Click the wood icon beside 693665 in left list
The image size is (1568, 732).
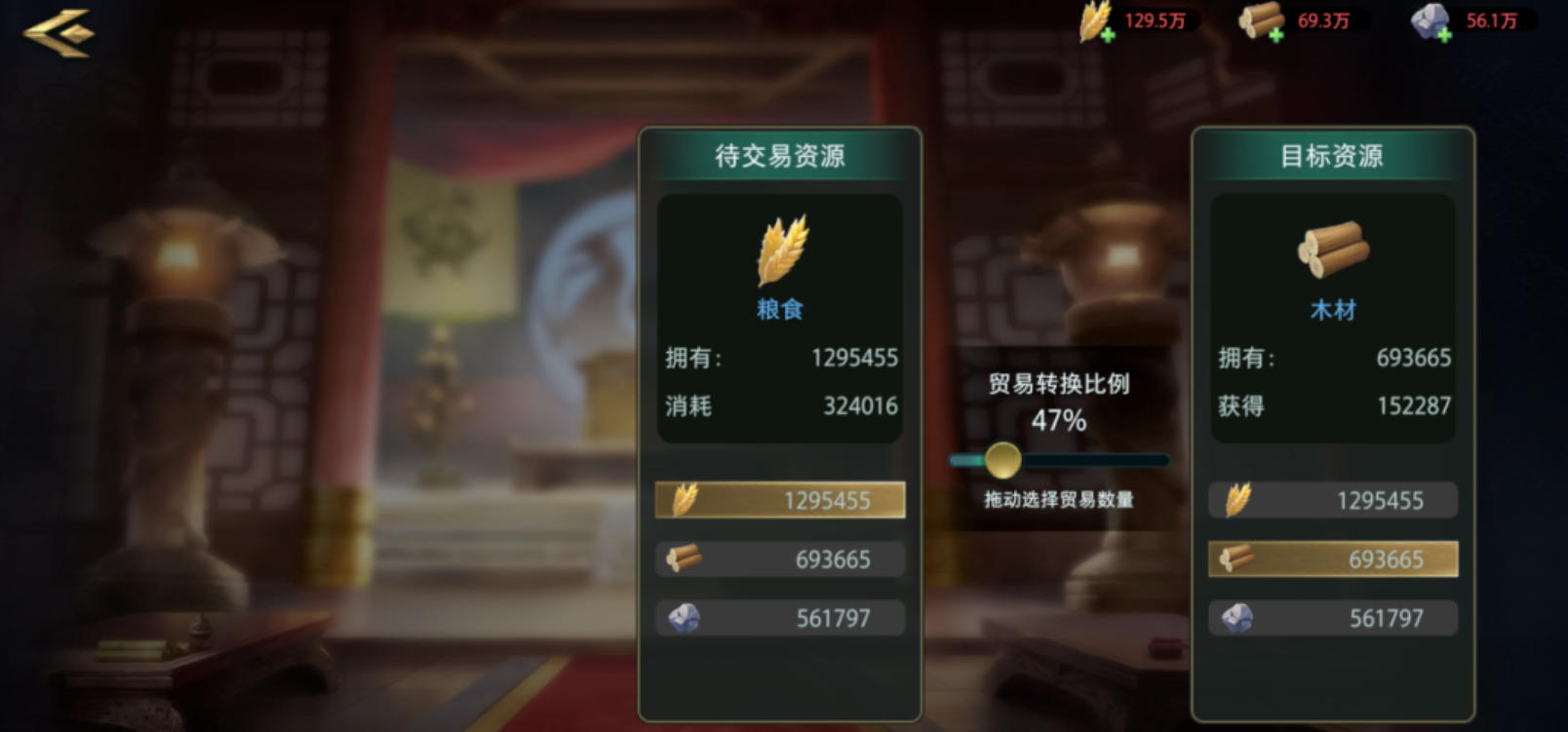684,559
